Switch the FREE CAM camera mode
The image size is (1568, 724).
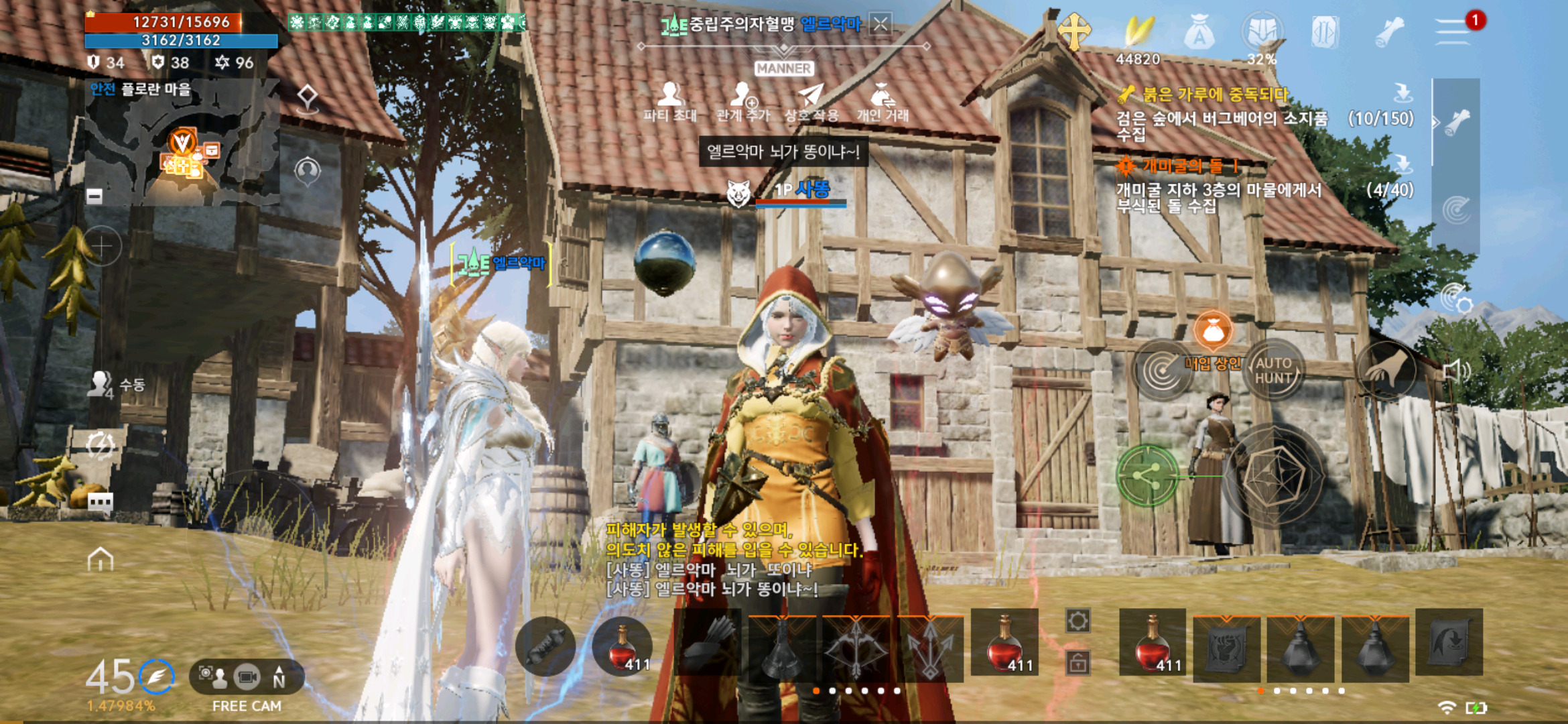coord(247,678)
